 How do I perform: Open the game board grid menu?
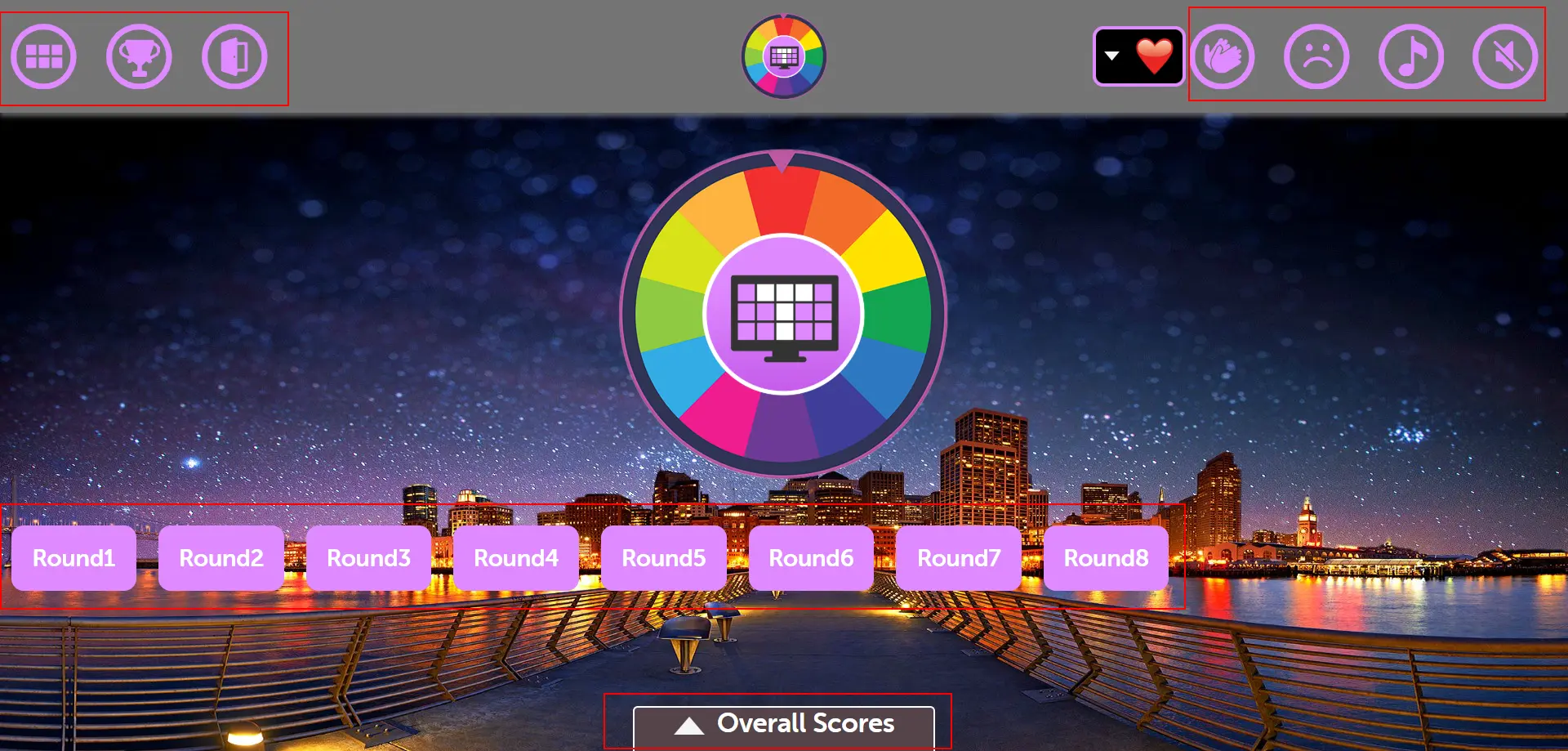coord(43,56)
